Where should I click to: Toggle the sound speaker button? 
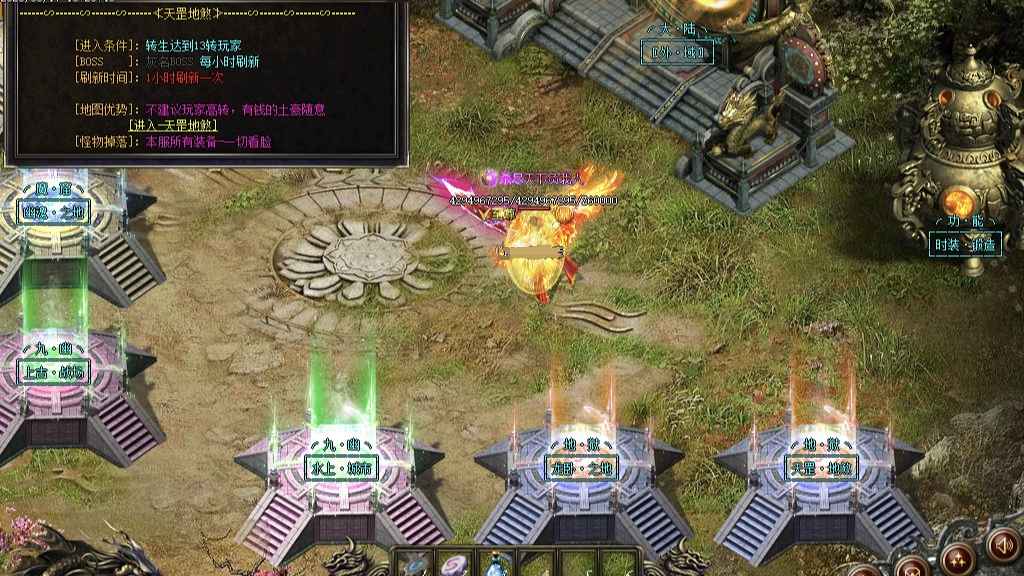pos(1001,544)
